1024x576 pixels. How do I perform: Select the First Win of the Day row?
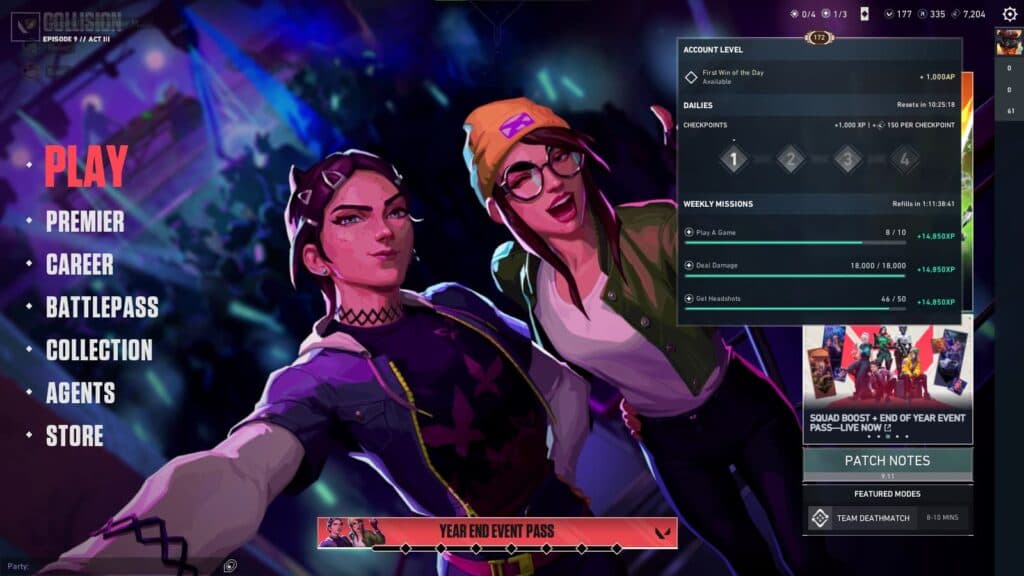click(x=819, y=77)
